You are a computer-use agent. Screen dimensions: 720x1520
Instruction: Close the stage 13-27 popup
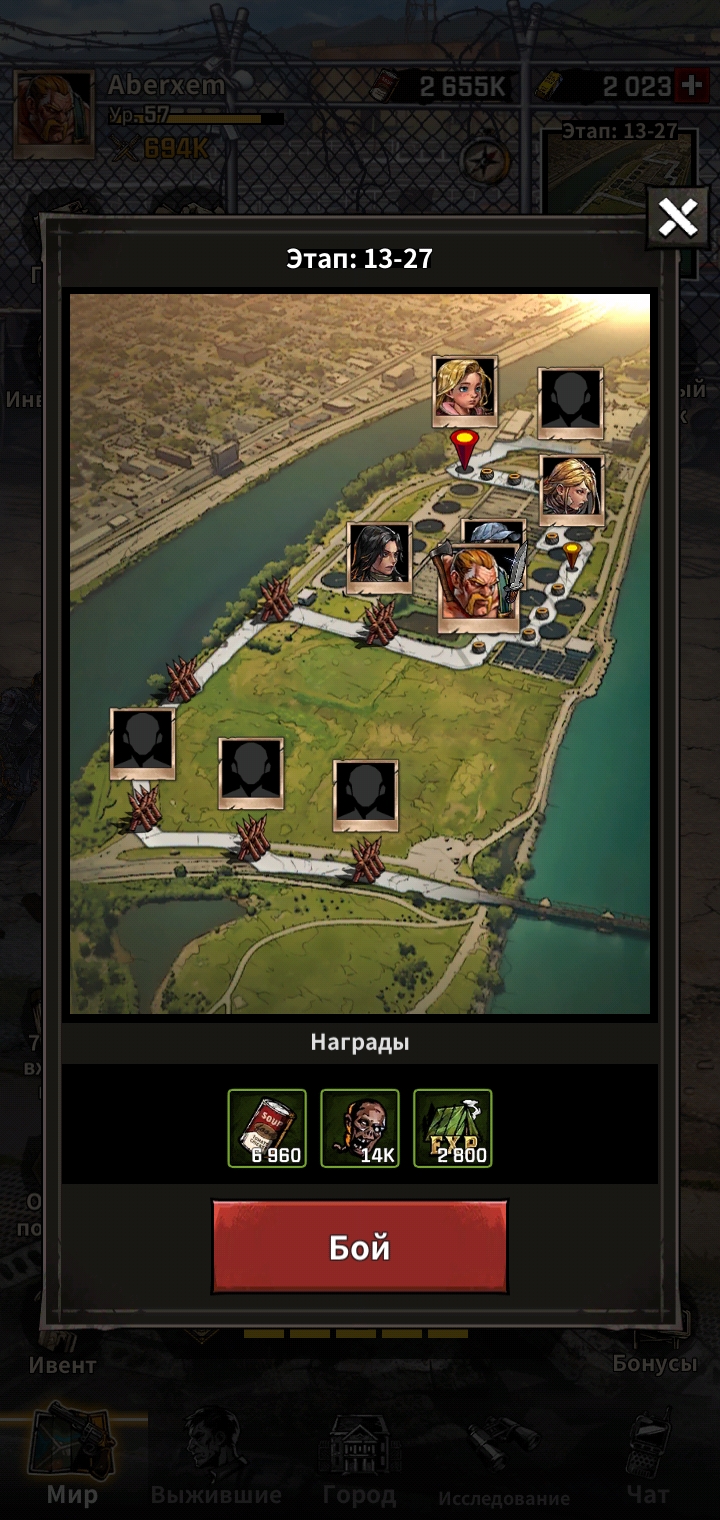677,216
